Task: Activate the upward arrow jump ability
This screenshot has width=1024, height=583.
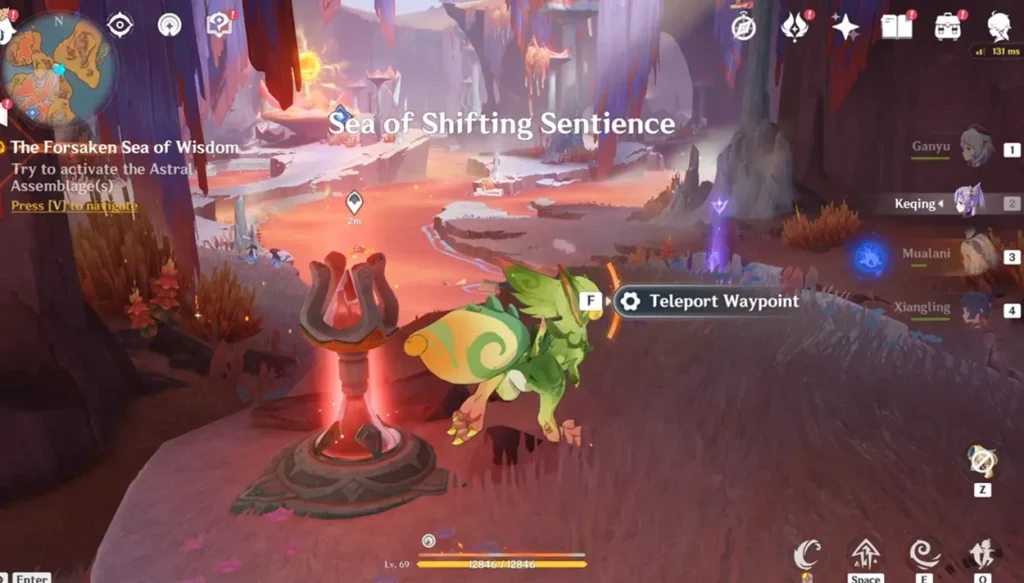Action: point(865,553)
